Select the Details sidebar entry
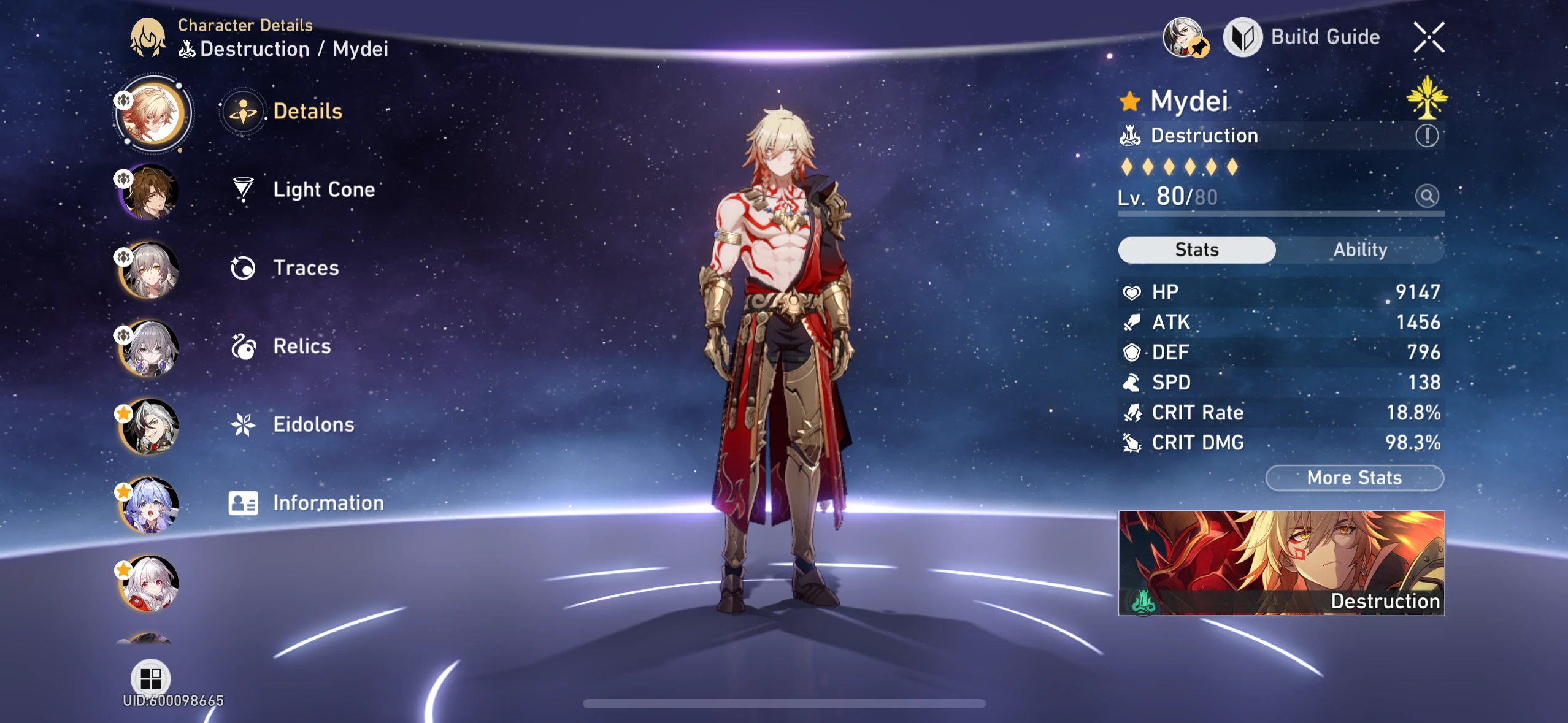The height and width of the screenshot is (723, 1568). pos(308,111)
